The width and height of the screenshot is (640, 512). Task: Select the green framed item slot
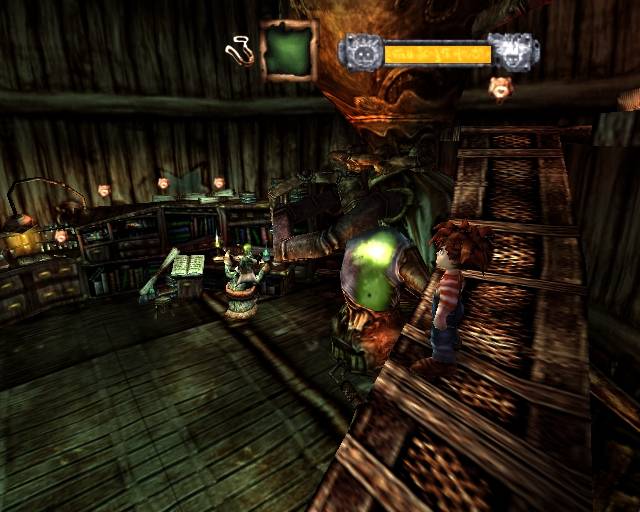coord(288,50)
